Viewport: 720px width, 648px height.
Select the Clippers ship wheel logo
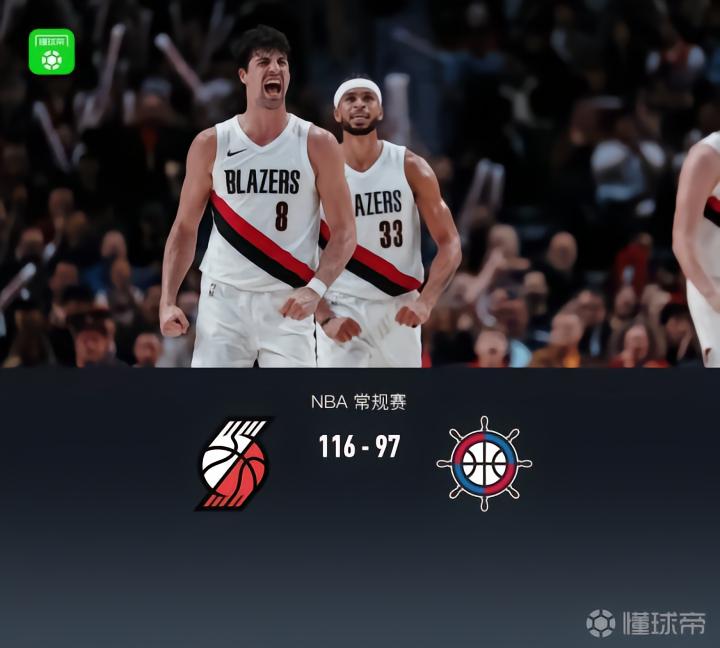[x=484, y=463]
